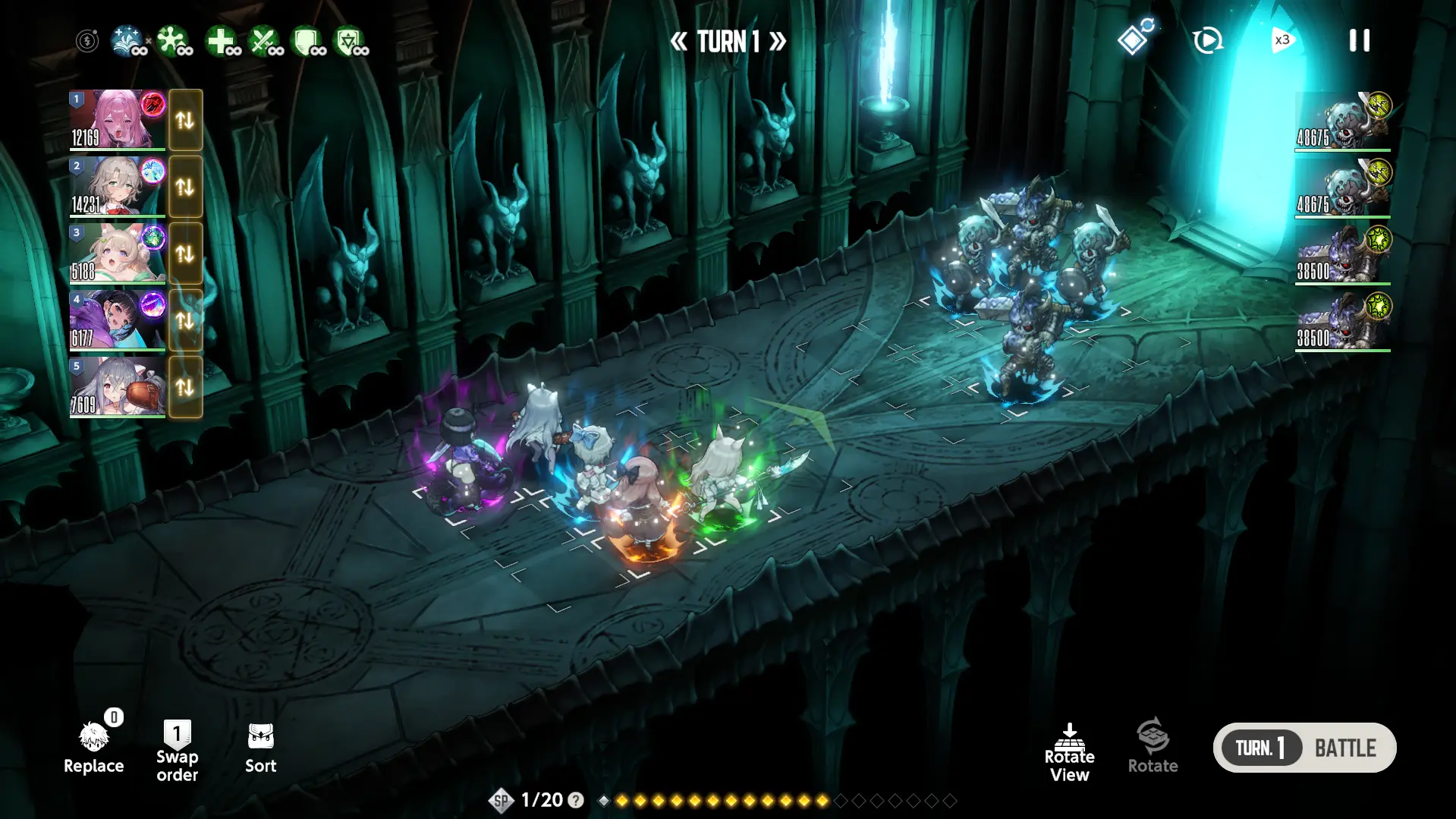Swap position of the slot 5 character

point(185,387)
